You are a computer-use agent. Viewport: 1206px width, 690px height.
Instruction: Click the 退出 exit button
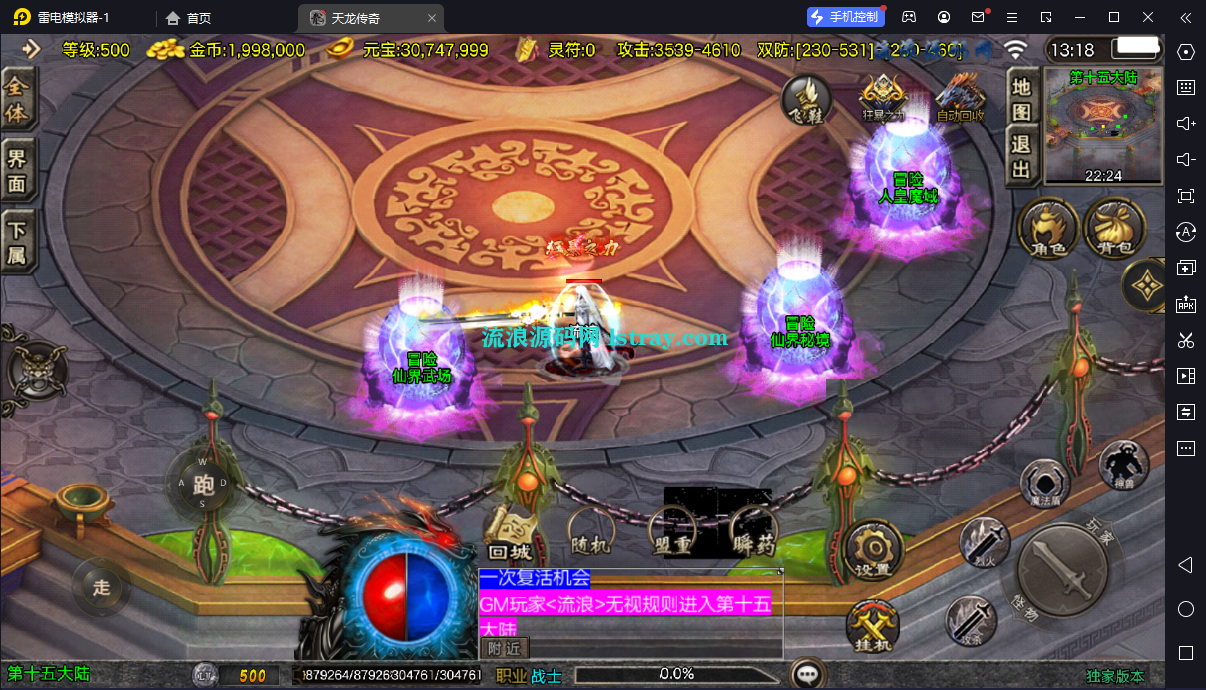click(x=1021, y=156)
